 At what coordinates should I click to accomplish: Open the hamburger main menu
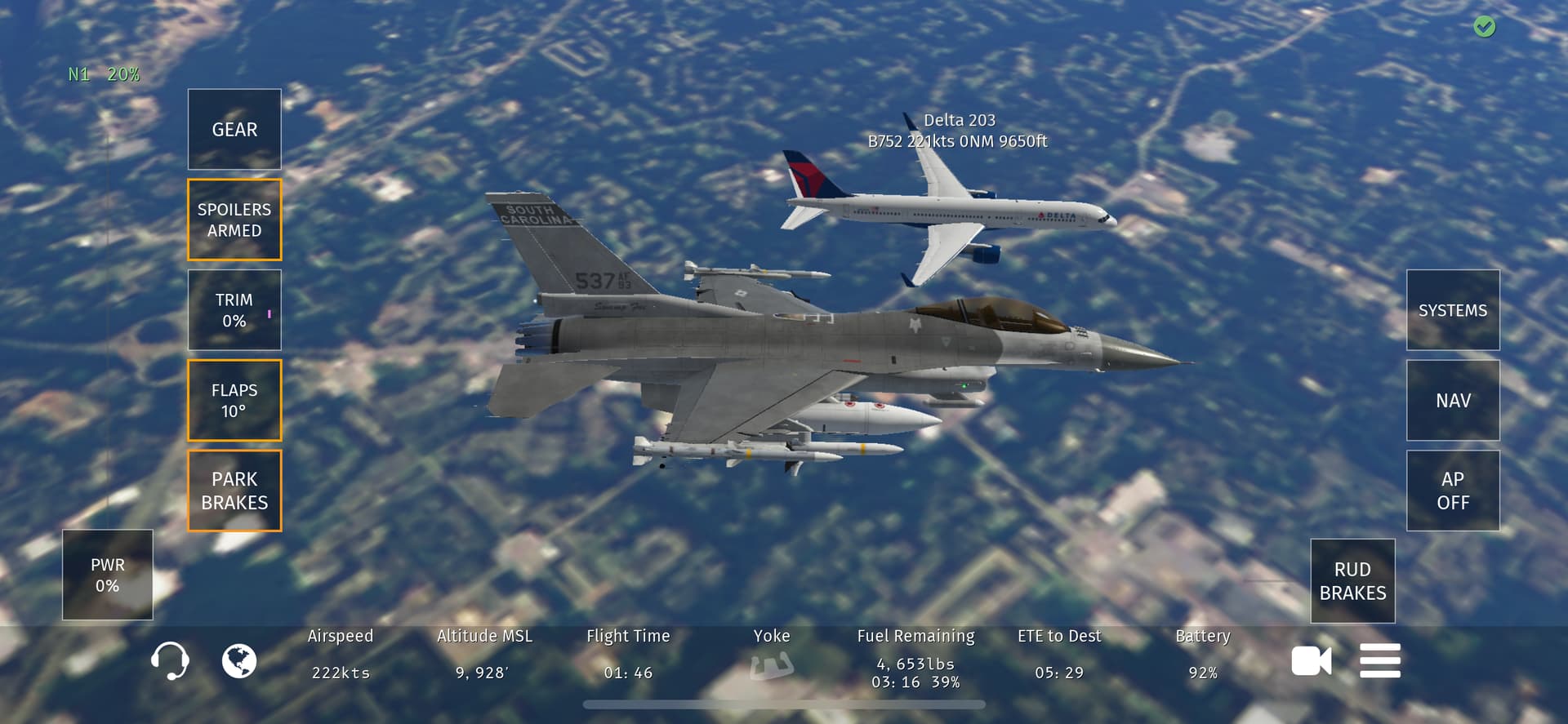pos(1380,660)
